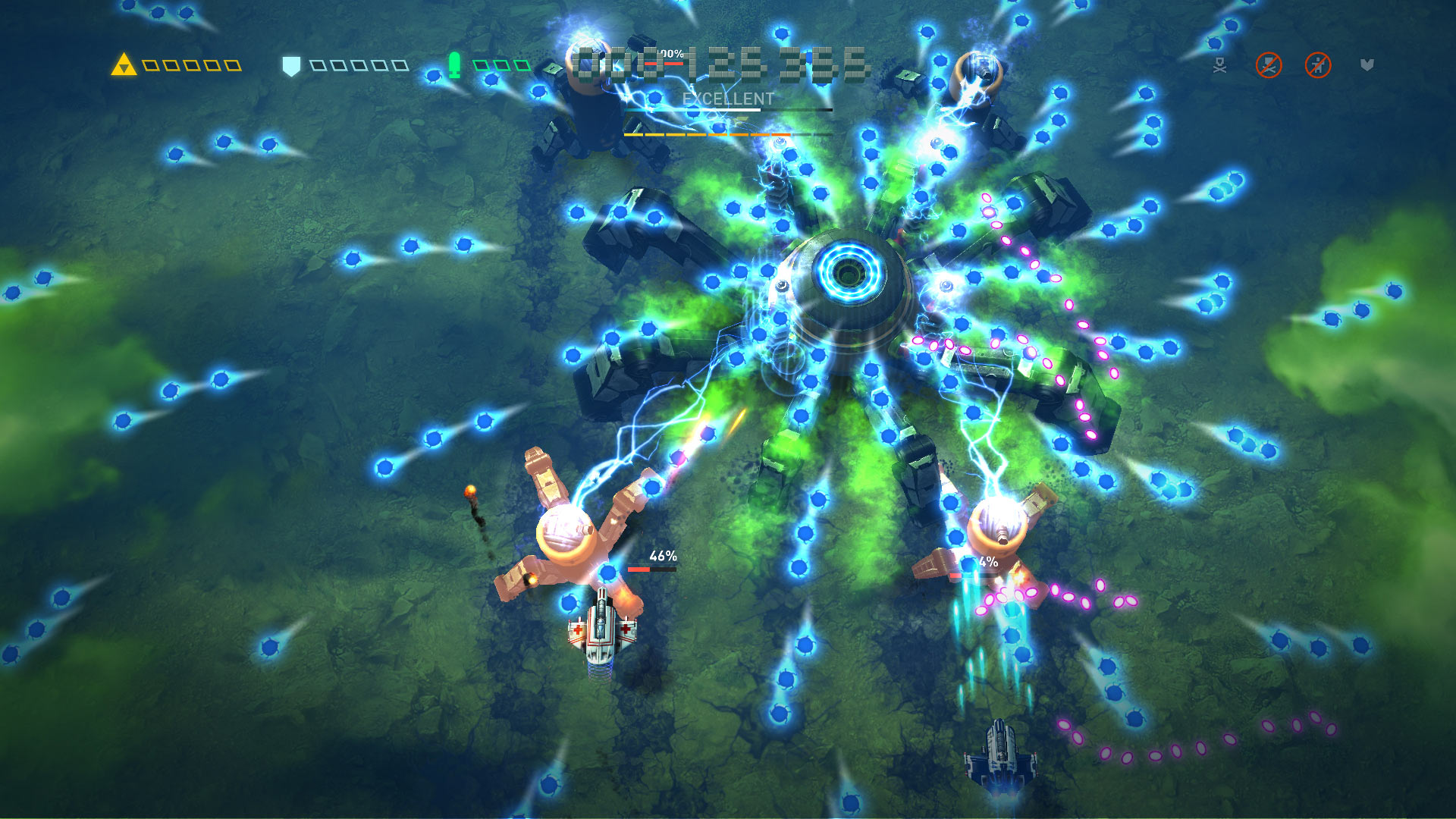
Task: Click the crossed-out shield medal icon
Action: click(1269, 65)
